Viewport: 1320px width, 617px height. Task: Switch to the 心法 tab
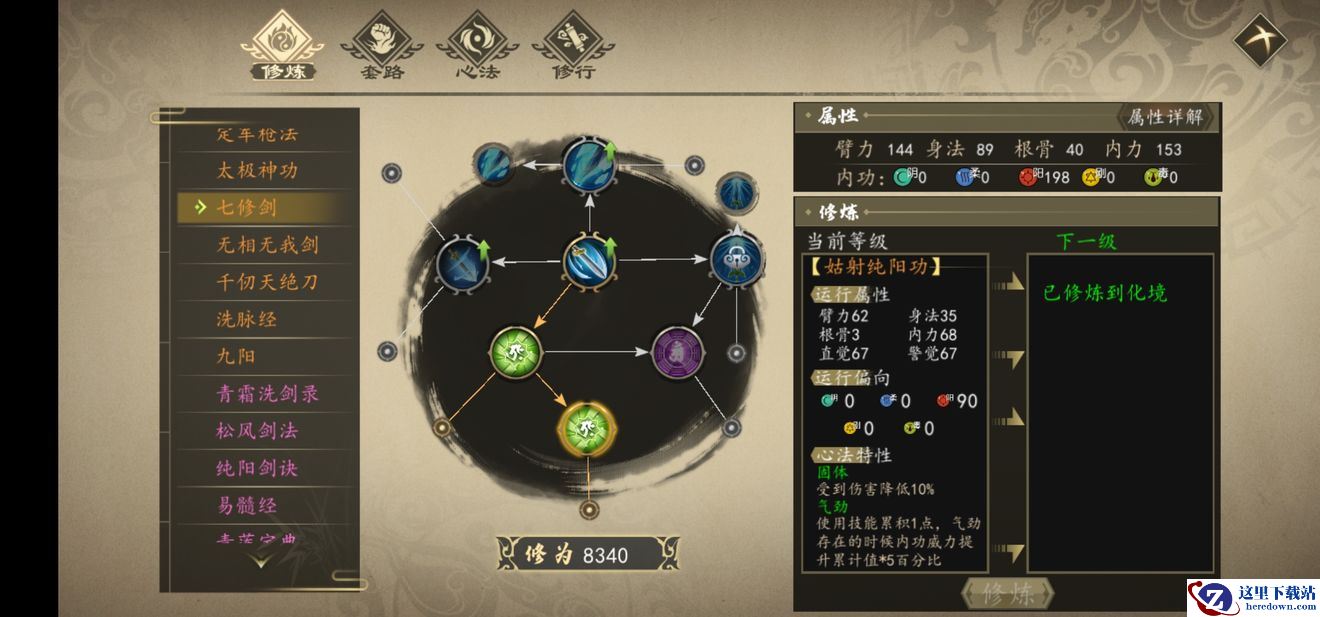tap(477, 45)
